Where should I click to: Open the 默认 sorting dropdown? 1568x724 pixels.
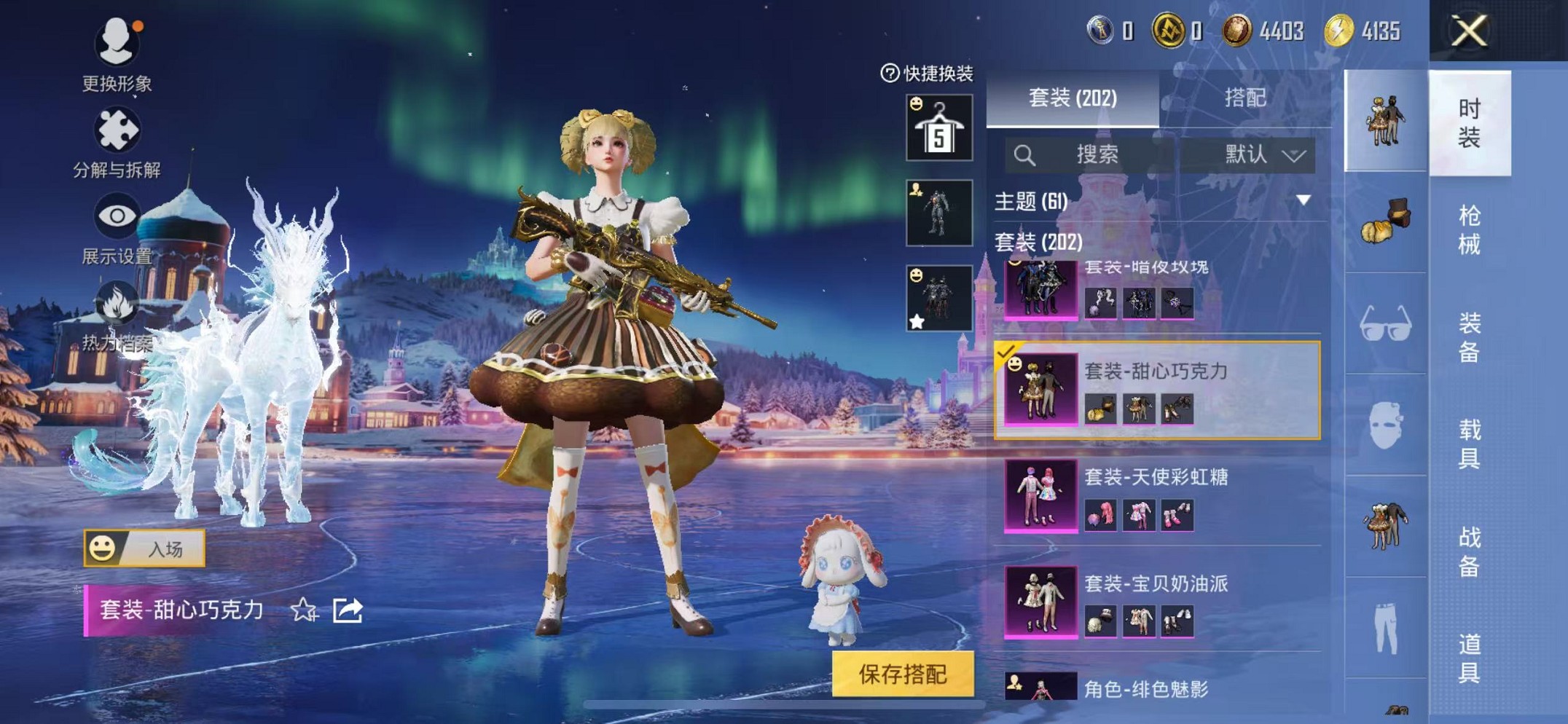click(1260, 154)
